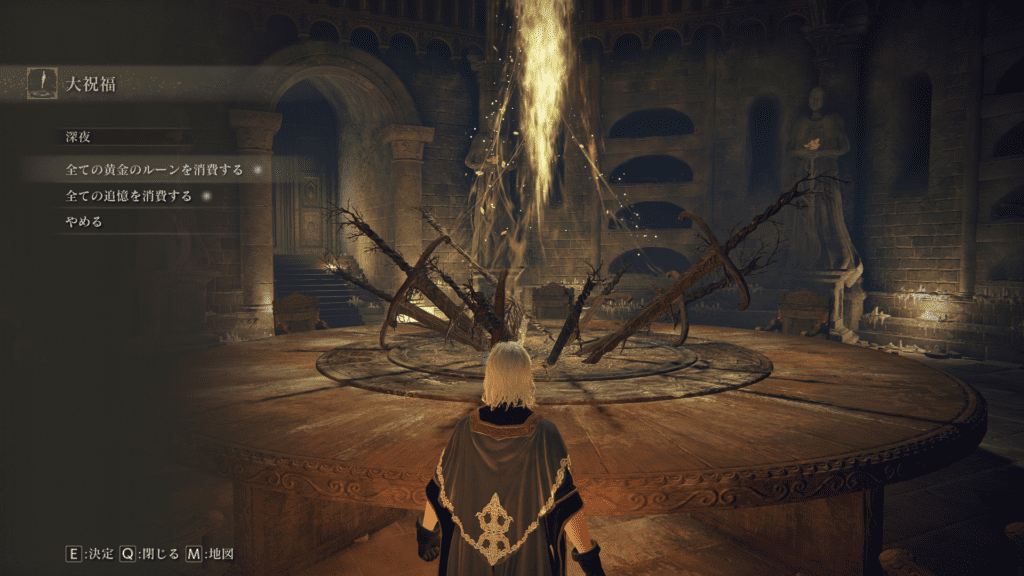
Task: Choose 全ての黄金のルーンを消費する
Action: tap(153, 170)
